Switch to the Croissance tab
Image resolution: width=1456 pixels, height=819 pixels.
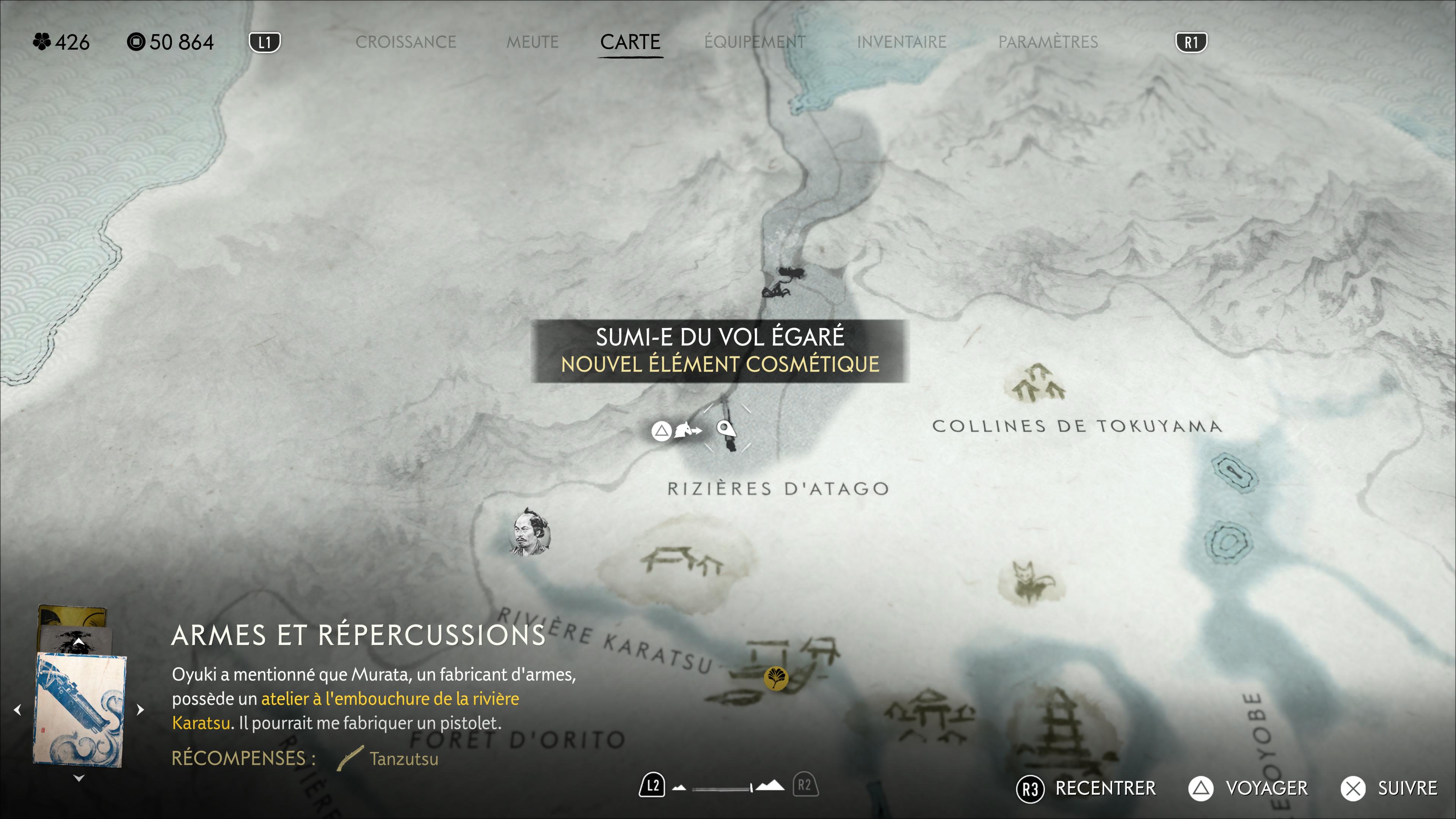[405, 42]
